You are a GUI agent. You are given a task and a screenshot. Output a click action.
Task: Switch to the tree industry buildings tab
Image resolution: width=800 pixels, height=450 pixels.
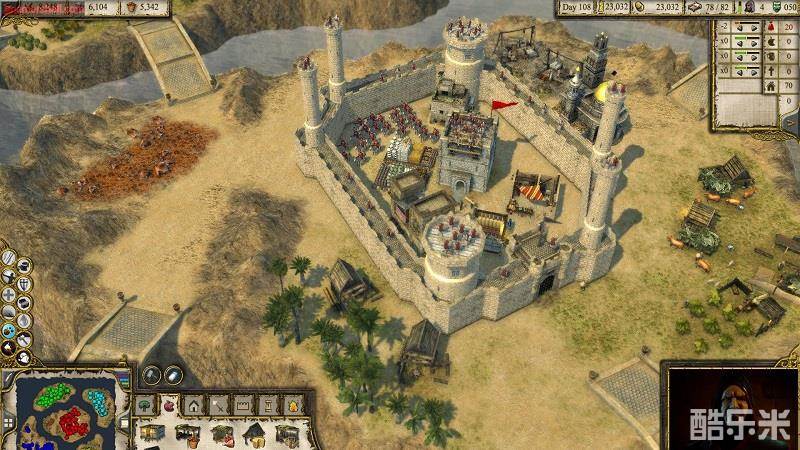(x=146, y=405)
